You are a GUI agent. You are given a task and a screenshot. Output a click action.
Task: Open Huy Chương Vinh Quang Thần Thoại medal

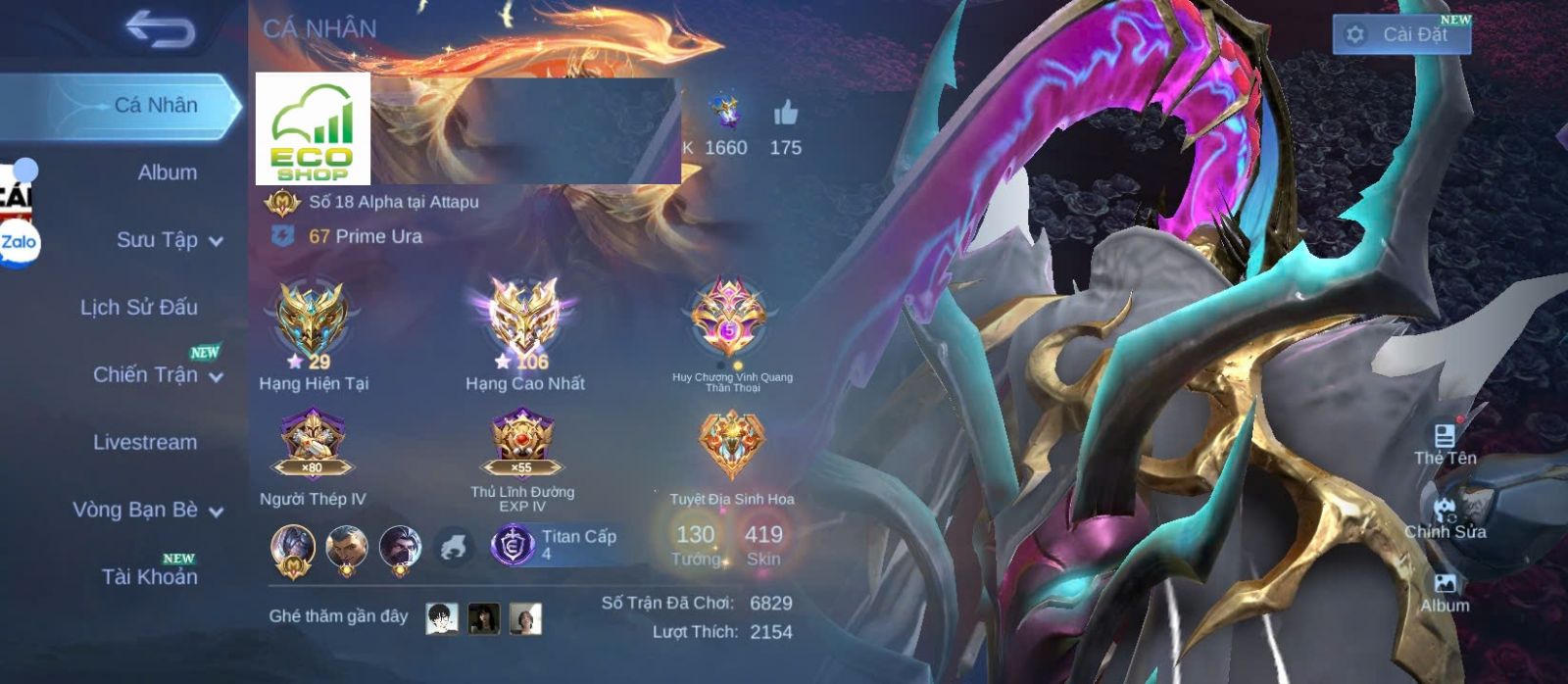click(x=729, y=318)
